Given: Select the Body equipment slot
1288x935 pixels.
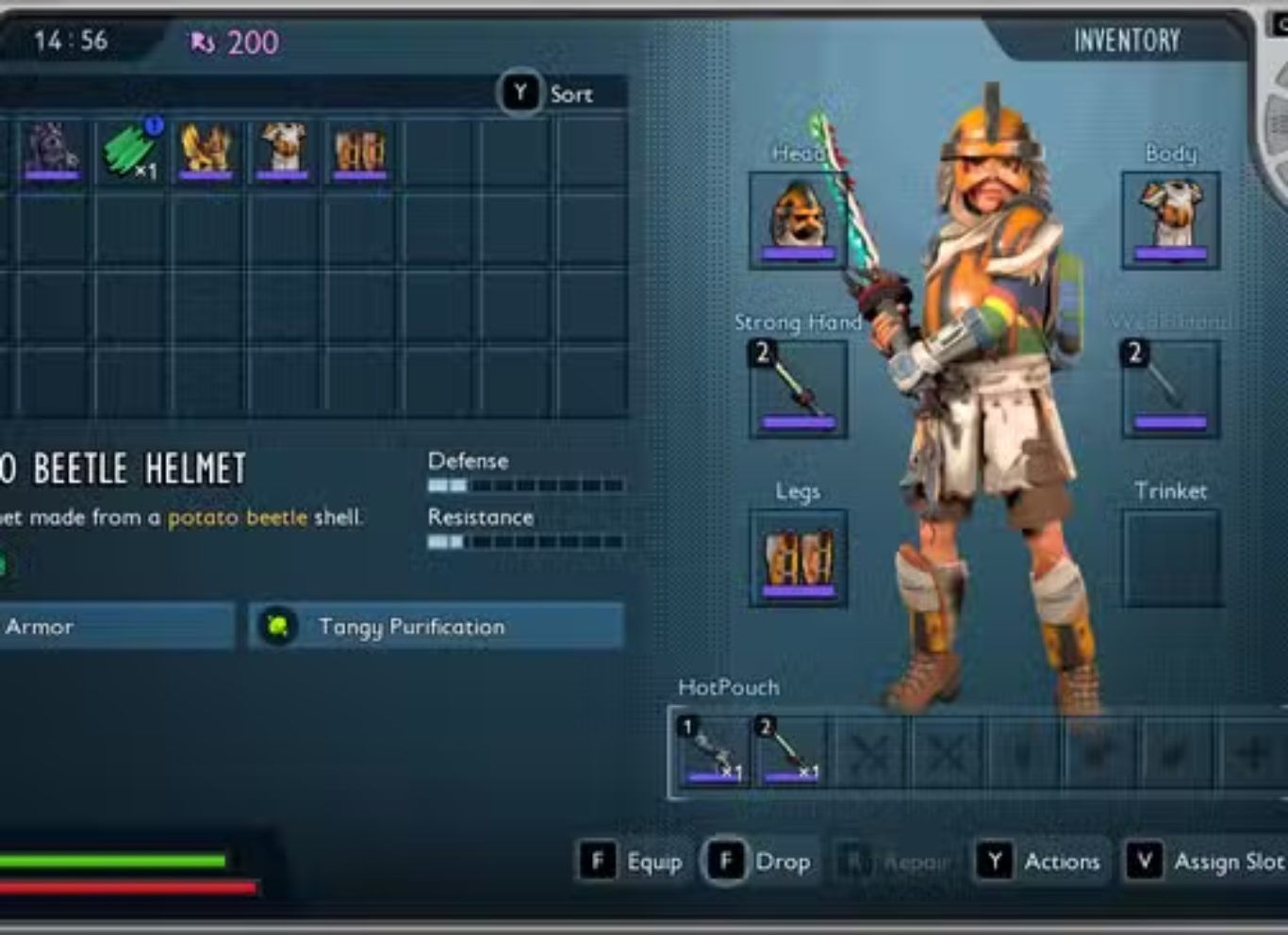Looking at the screenshot, I should [x=1170, y=220].
